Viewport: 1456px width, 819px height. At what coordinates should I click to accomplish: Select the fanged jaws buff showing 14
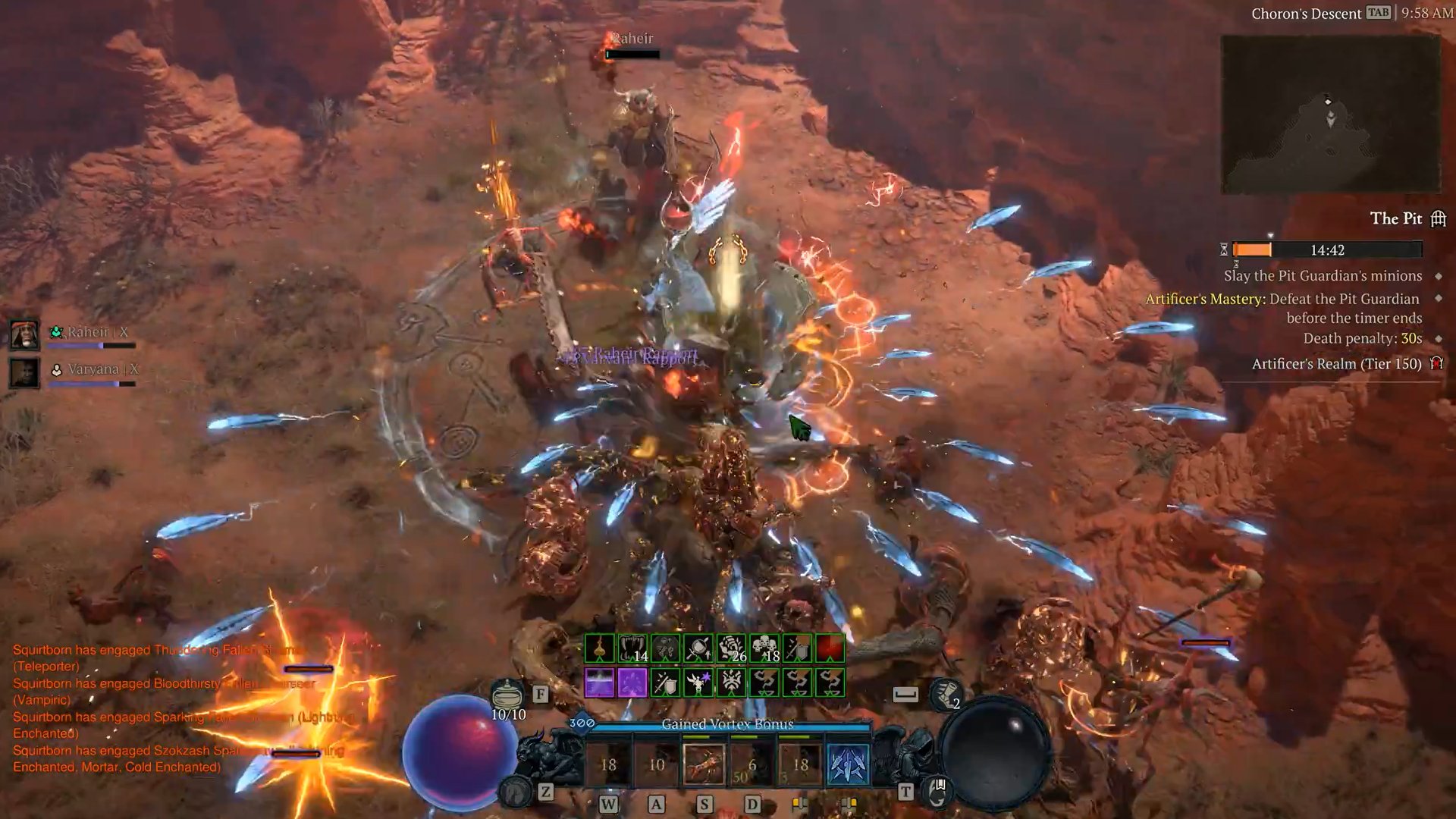[632, 649]
